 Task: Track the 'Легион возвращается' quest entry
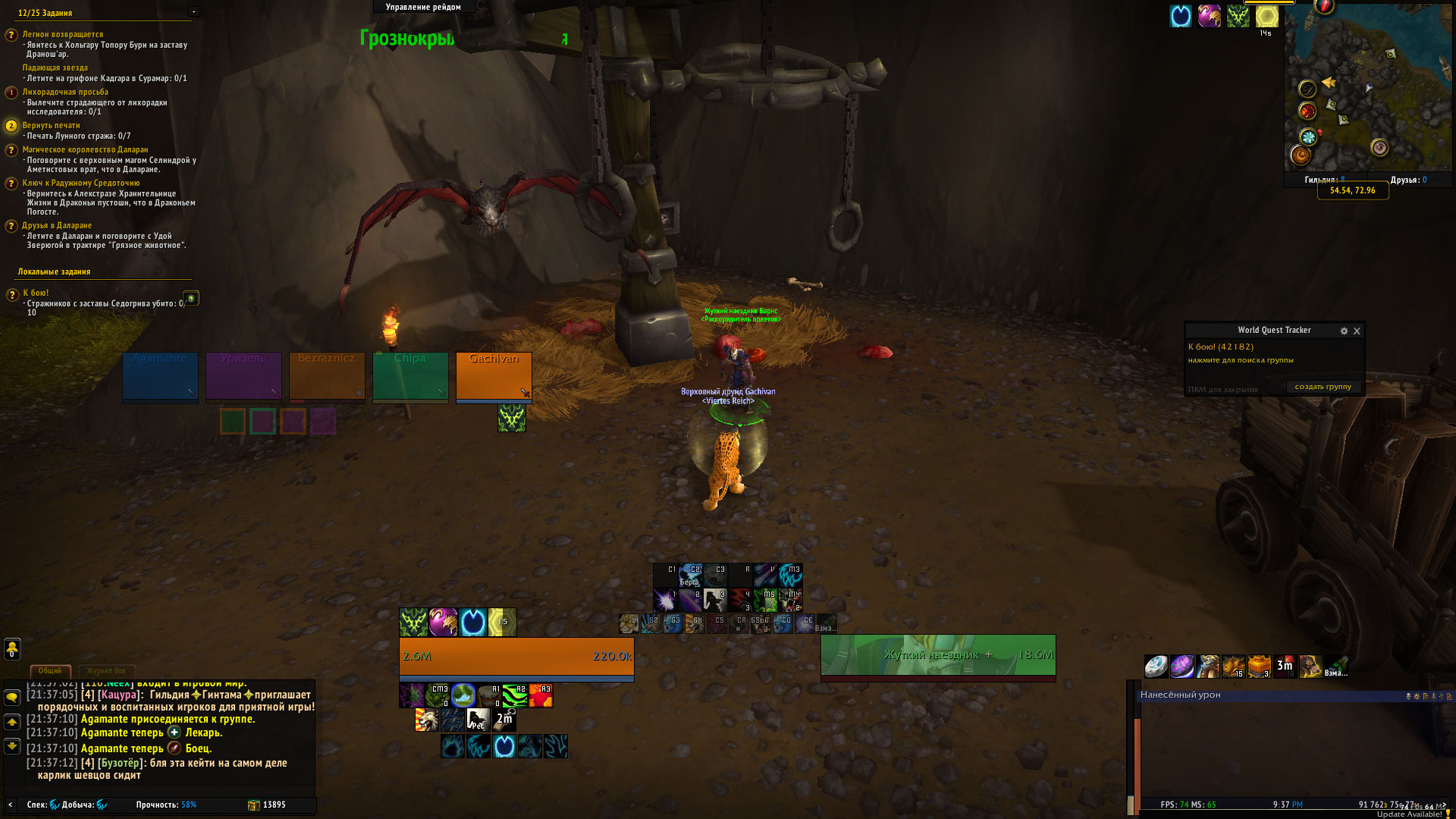tap(62, 34)
